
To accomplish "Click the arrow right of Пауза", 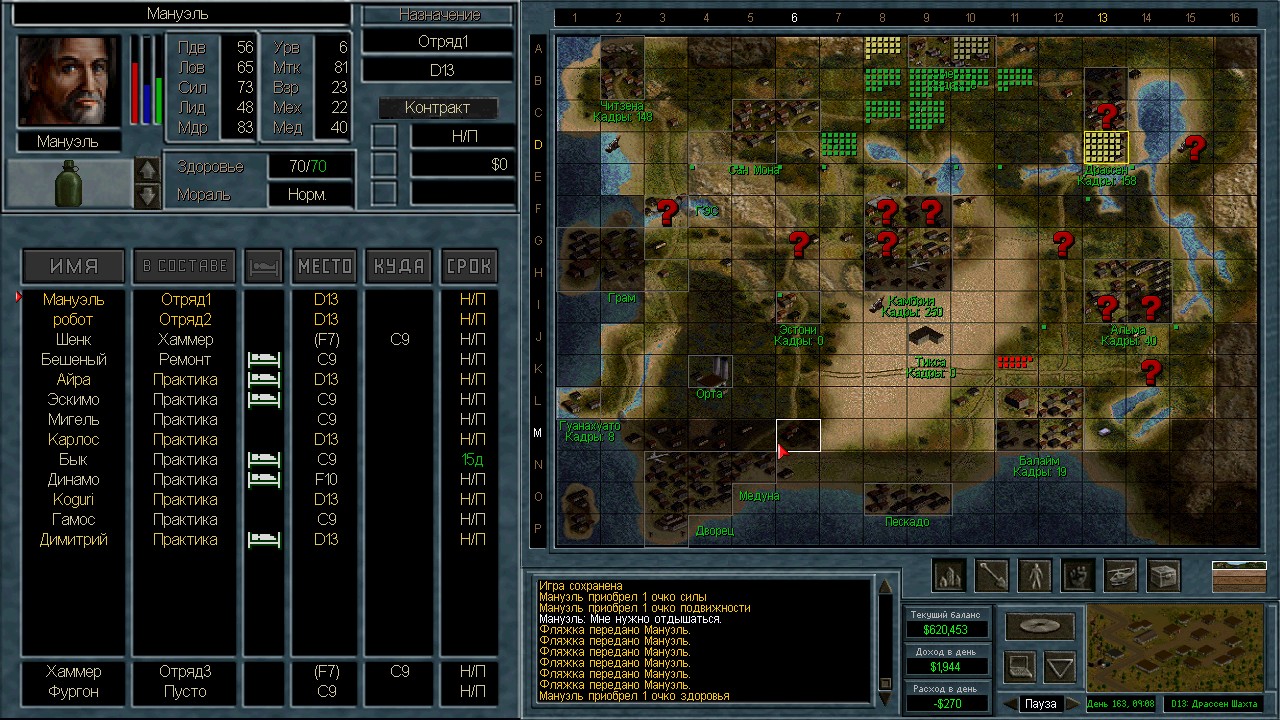I will click(x=1073, y=704).
